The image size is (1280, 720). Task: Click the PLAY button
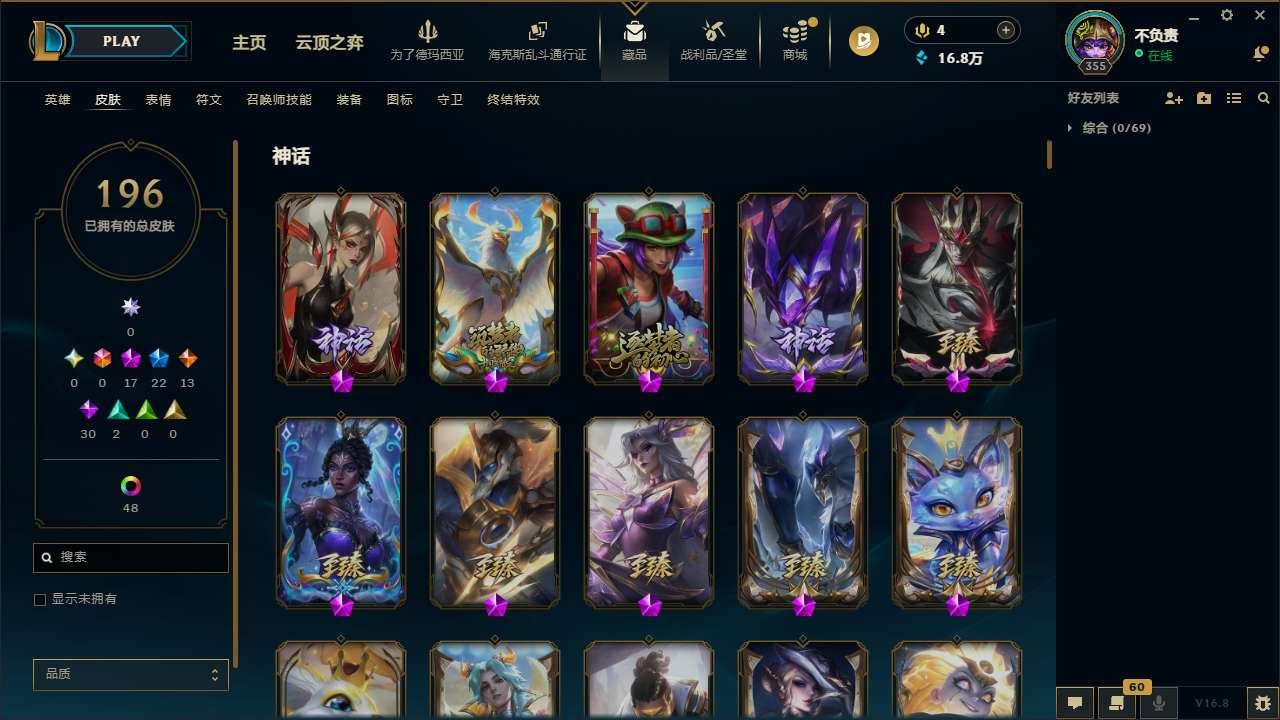tap(121, 41)
